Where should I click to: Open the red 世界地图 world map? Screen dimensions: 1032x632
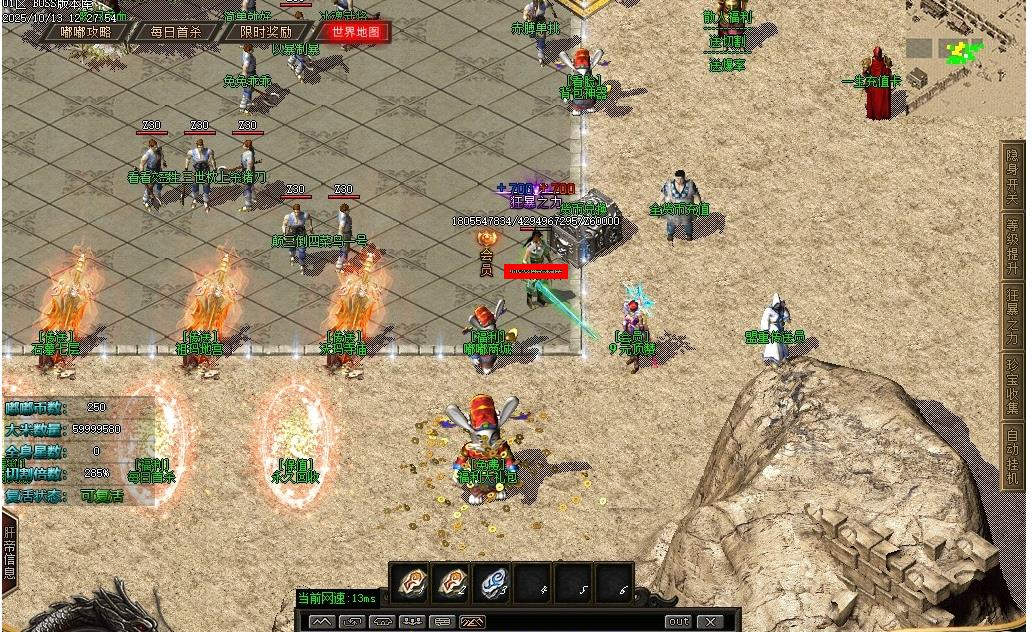click(355, 31)
